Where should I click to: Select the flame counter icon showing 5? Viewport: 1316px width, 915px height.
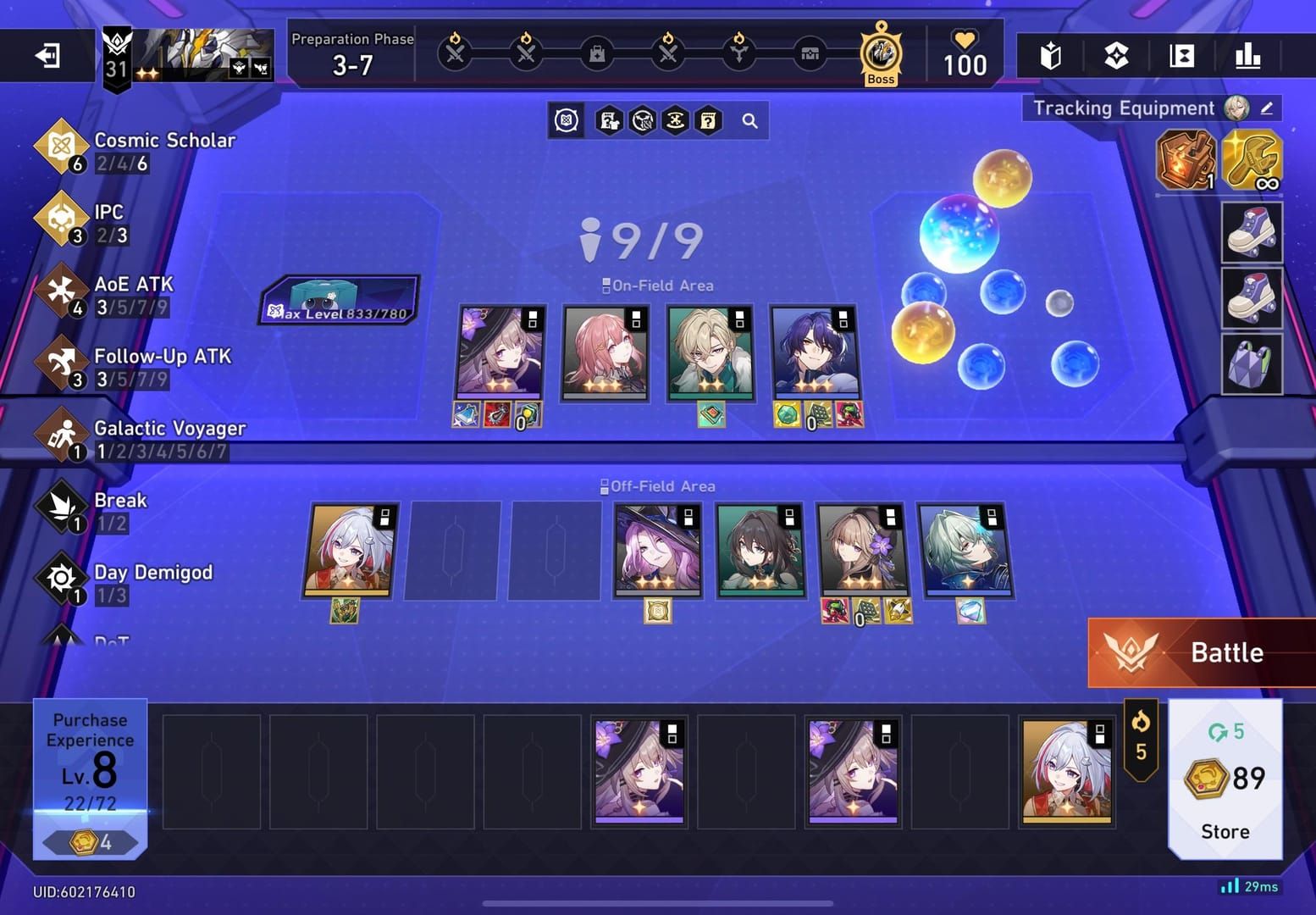1142,735
